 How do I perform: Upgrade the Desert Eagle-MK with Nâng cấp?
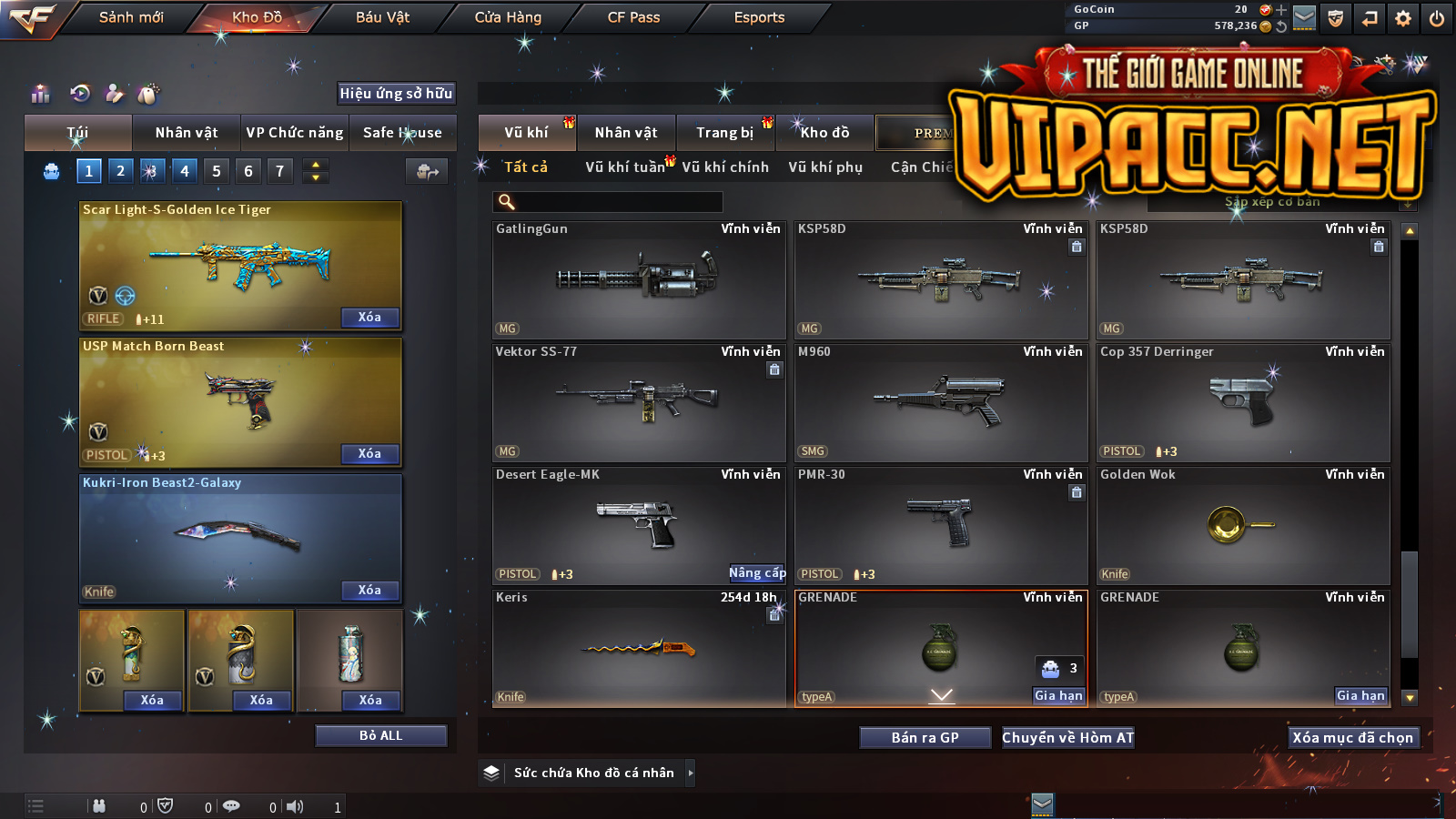[757, 573]
